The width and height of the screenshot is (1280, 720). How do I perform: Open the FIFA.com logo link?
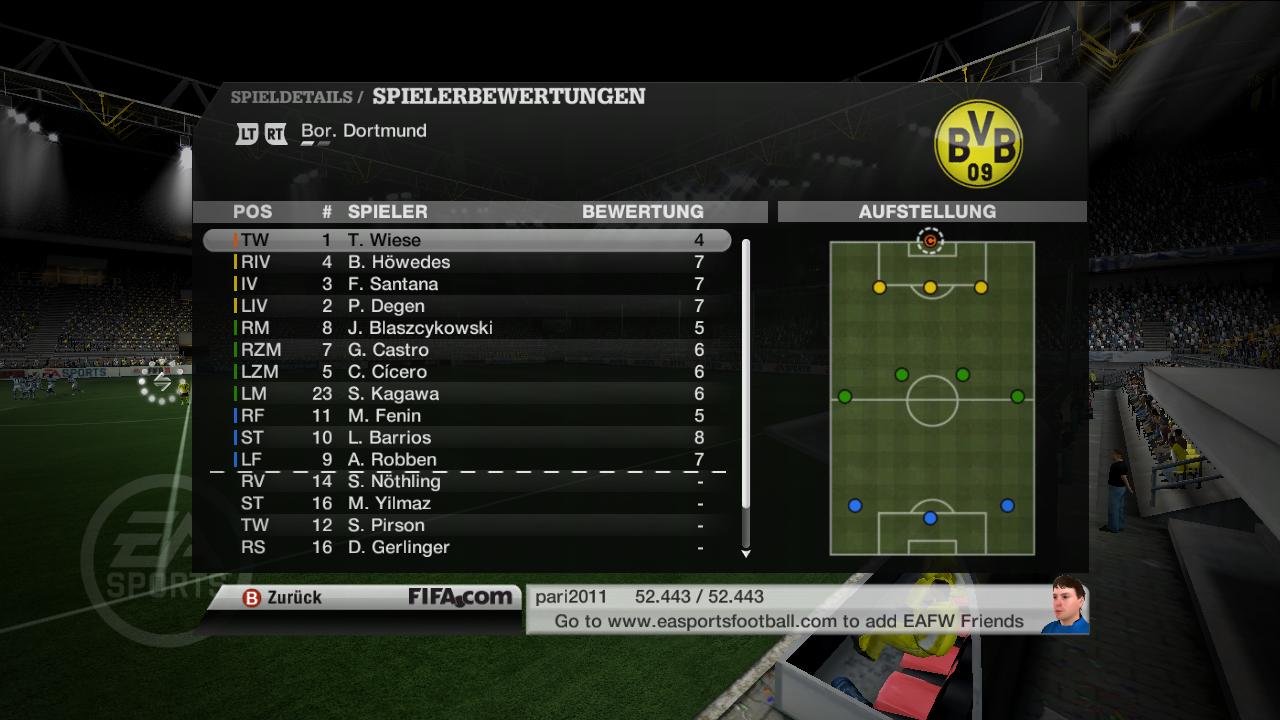[460, 597]
